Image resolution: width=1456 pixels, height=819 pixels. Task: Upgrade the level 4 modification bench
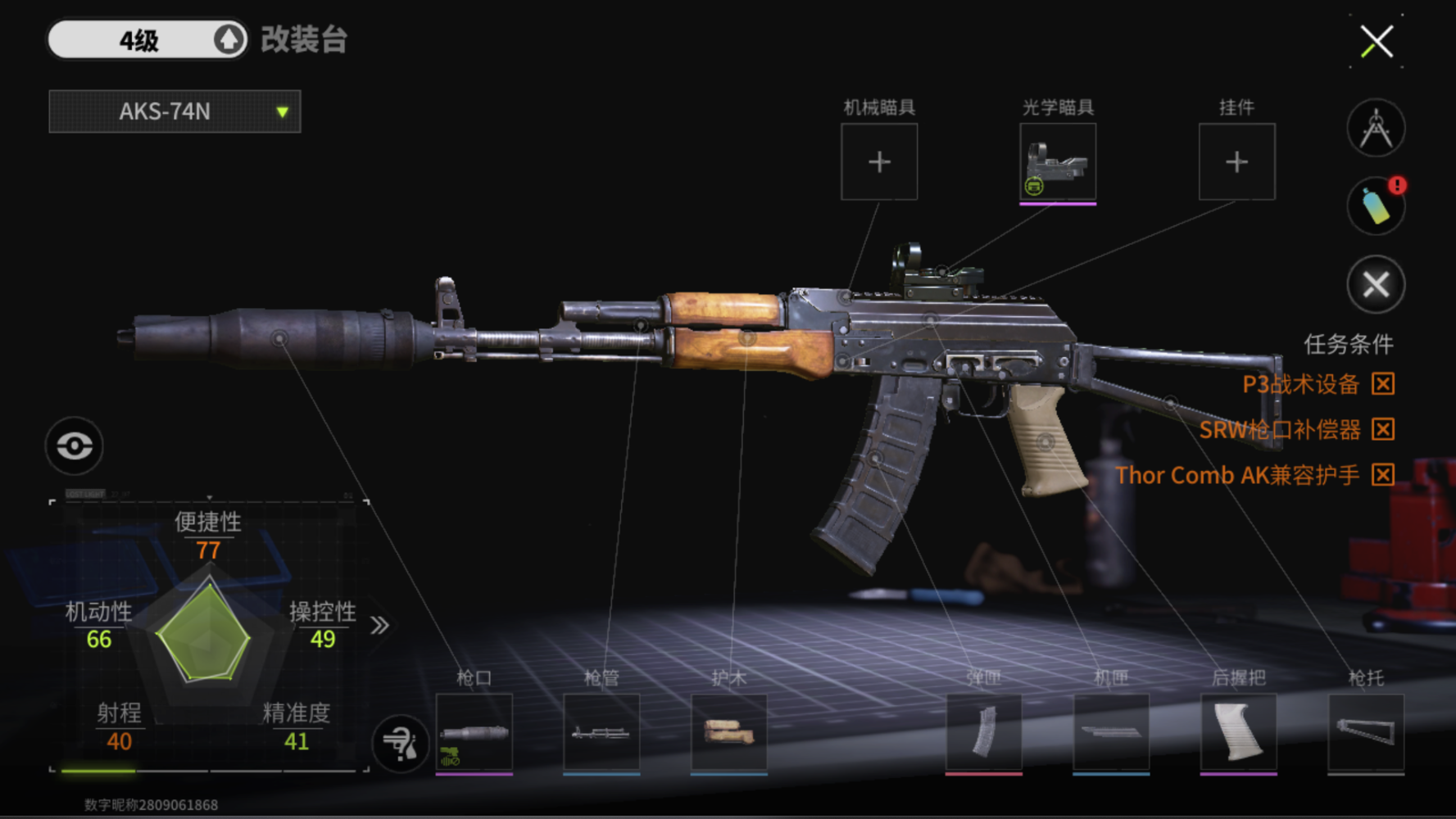pos(229,39)
